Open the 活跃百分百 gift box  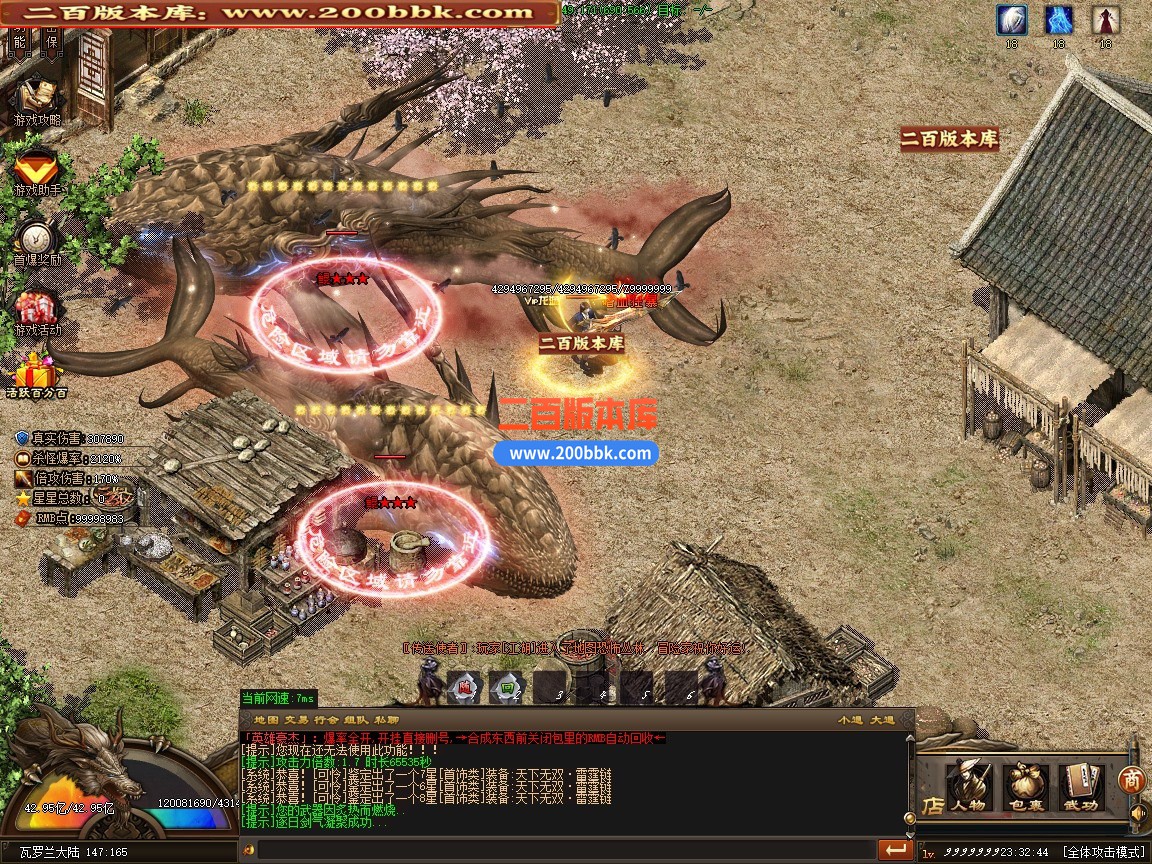coord(37,376)
